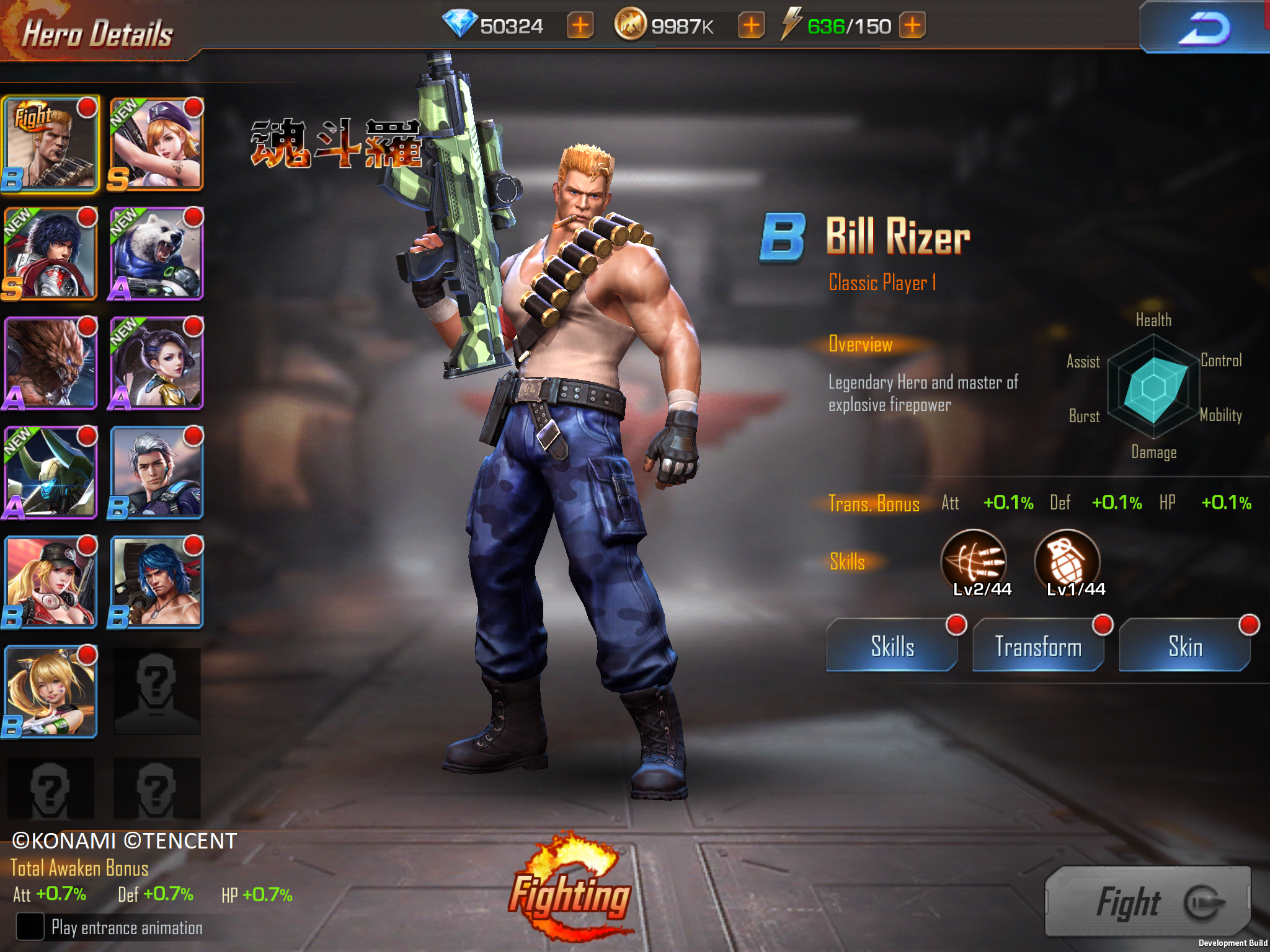Image resolution: width=1270 pixels, height=952 pixels.
Task: Add gold coins with the plus button
Action: click(751, 26)
